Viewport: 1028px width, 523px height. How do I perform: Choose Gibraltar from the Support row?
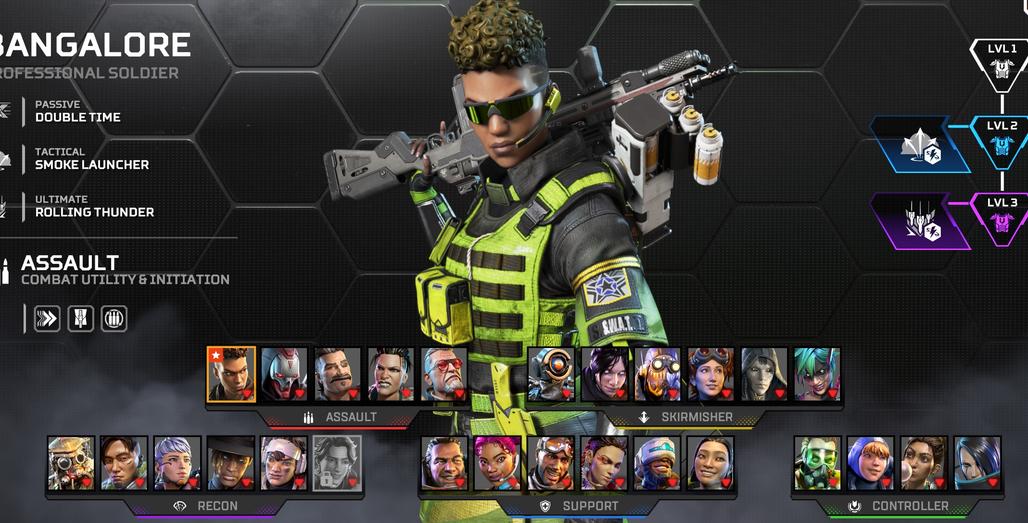pyautogui.click(x=445, y=463)
